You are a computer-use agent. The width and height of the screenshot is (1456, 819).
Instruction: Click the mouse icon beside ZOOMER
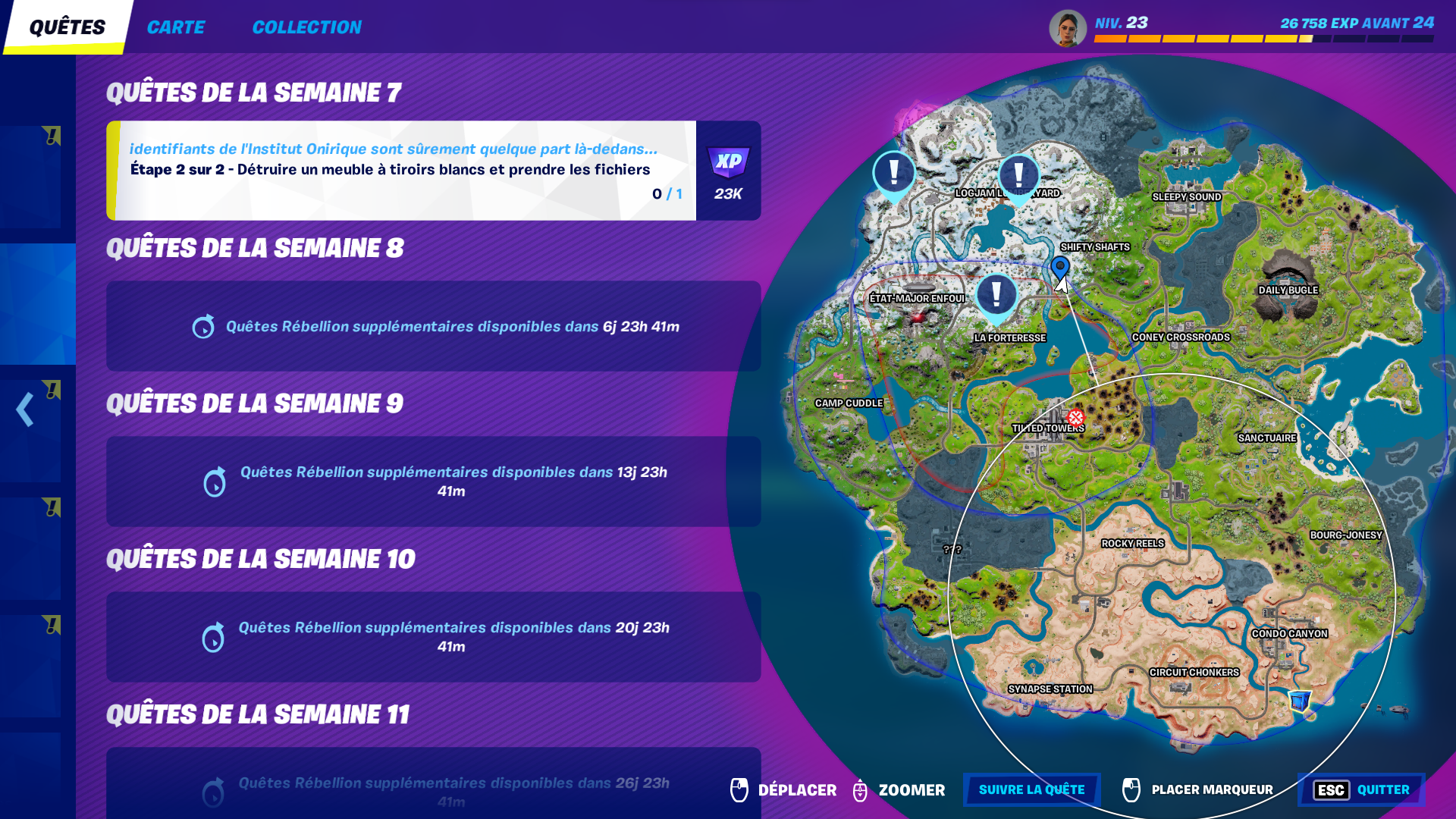tap(860, 789)
